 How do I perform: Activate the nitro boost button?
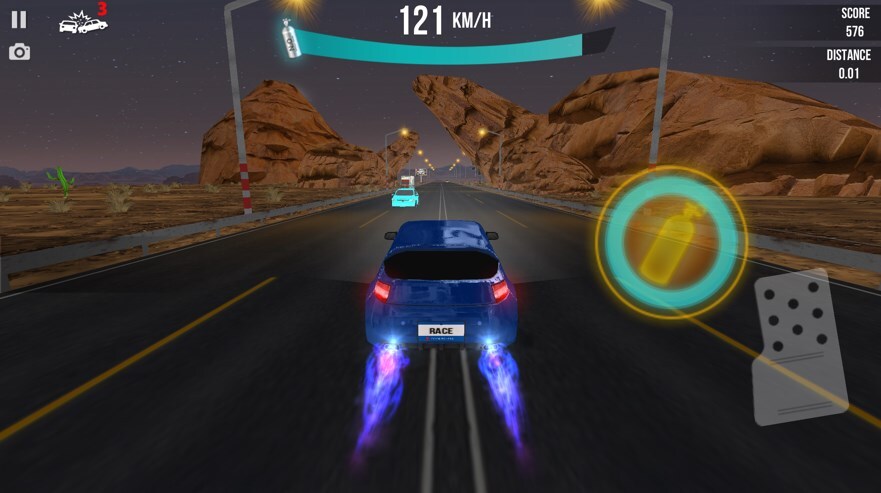click(x=671, y=240)
